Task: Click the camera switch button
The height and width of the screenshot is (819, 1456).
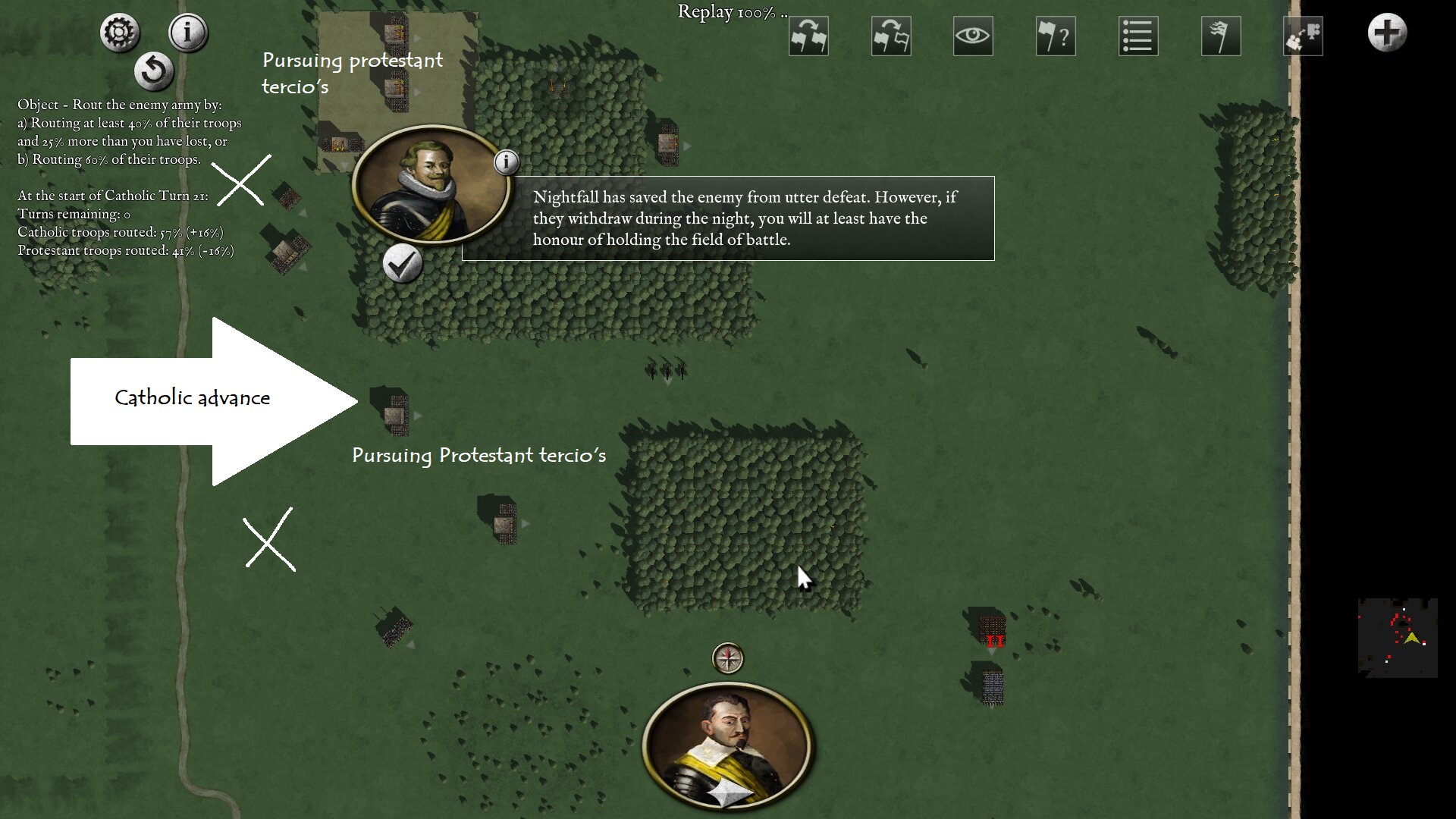Action: 1303,36
